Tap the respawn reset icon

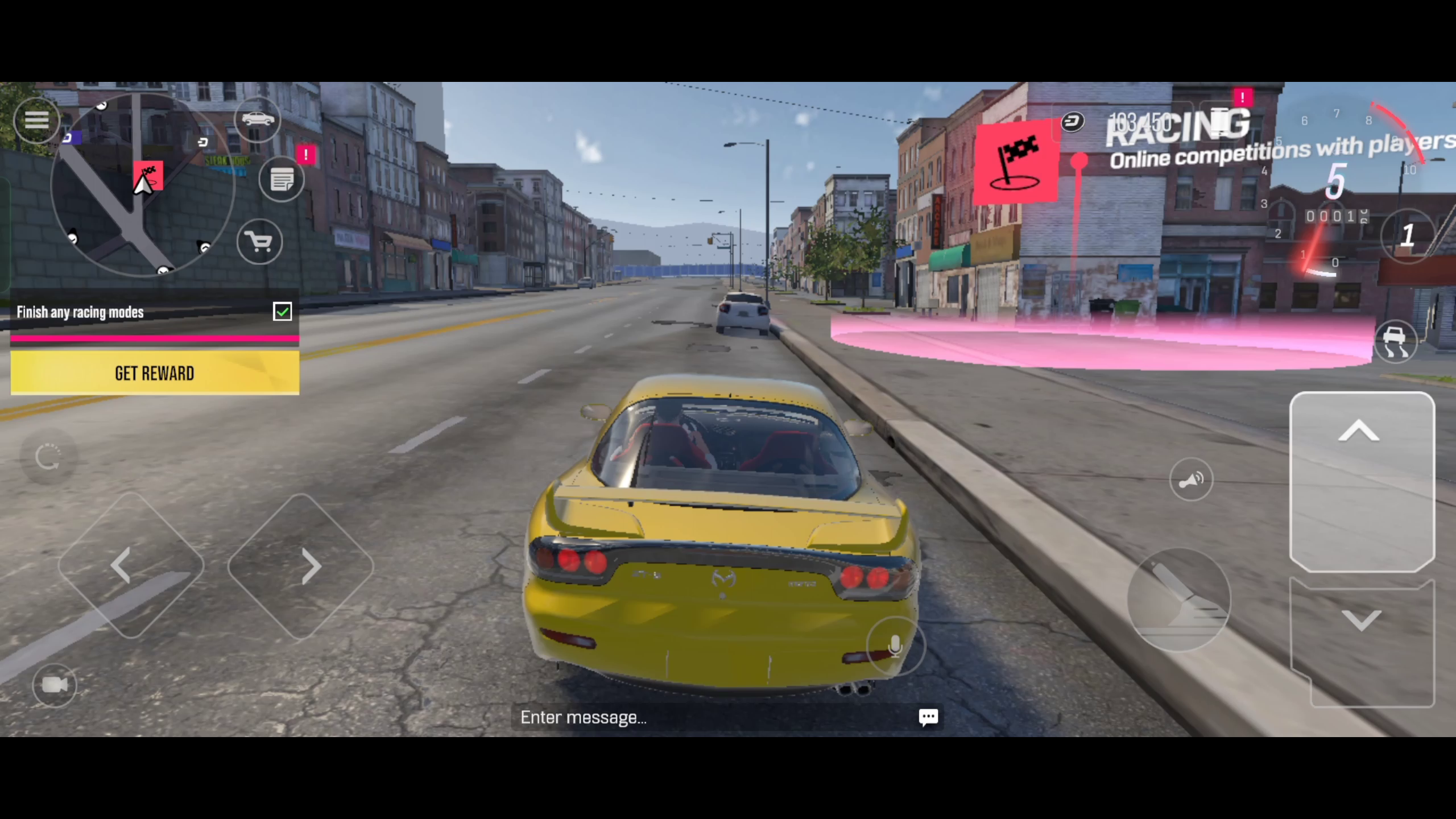[x=48, y=458]
